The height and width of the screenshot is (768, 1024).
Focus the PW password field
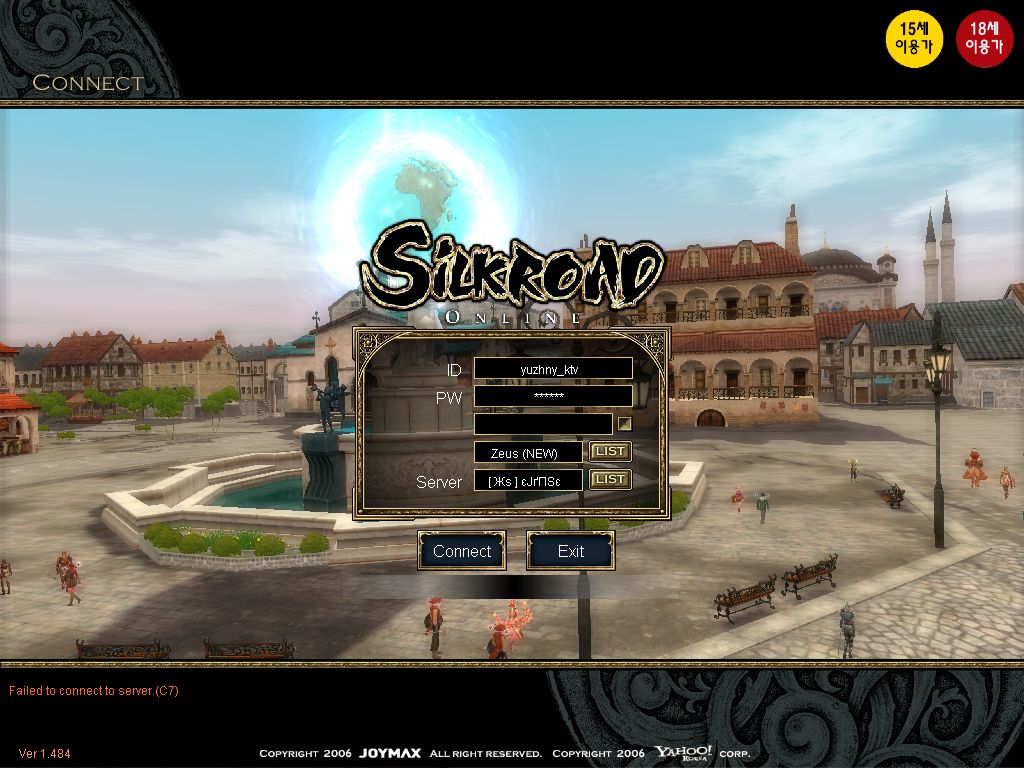tap(552, 396)
